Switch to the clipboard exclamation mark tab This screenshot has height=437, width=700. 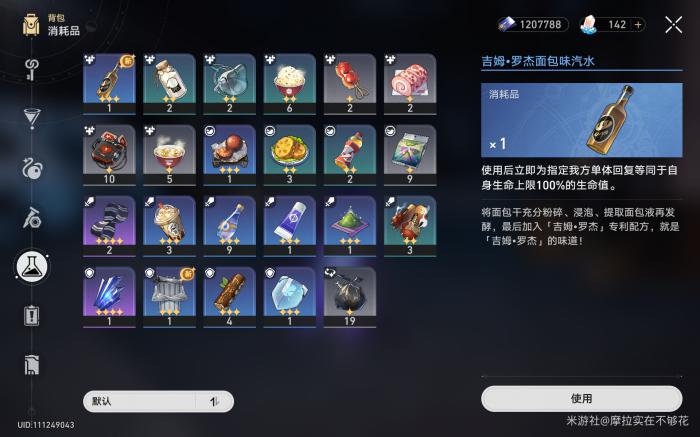(31, 316)
